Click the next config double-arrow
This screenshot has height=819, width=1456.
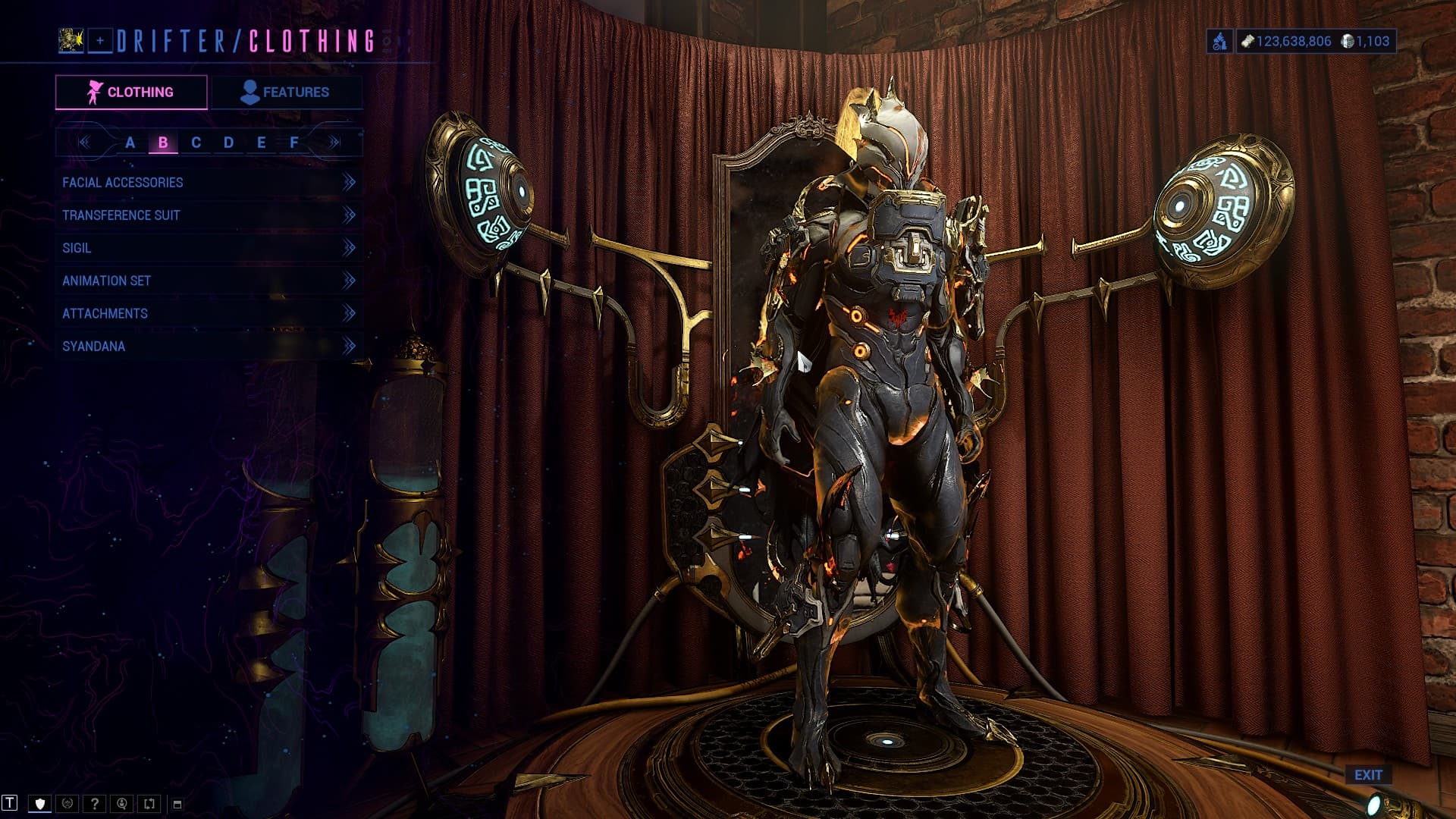click(334, 143)
